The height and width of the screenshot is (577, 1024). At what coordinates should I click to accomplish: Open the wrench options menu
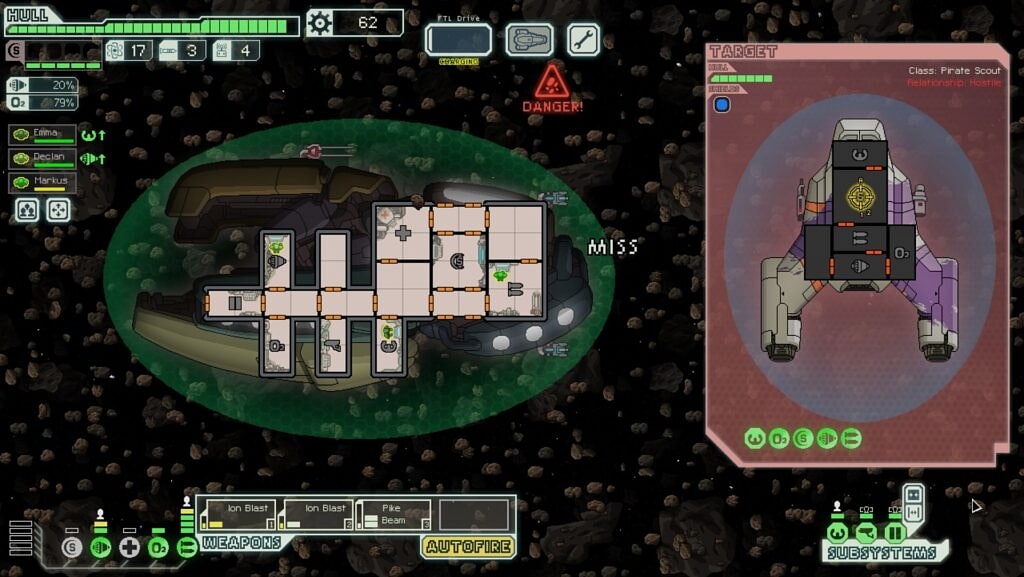pos(583,40)
